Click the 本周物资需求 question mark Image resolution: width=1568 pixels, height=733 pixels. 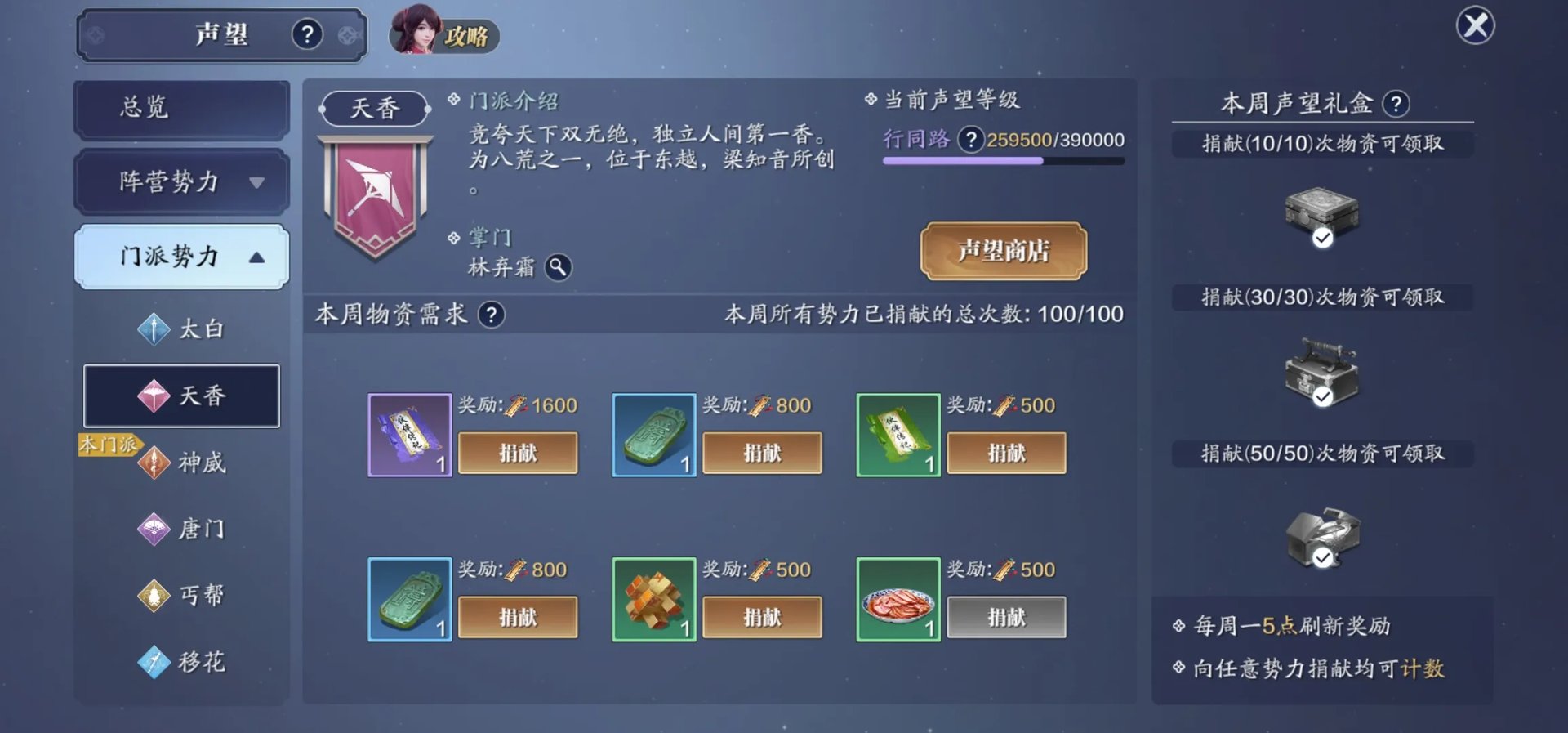(492, 314)
